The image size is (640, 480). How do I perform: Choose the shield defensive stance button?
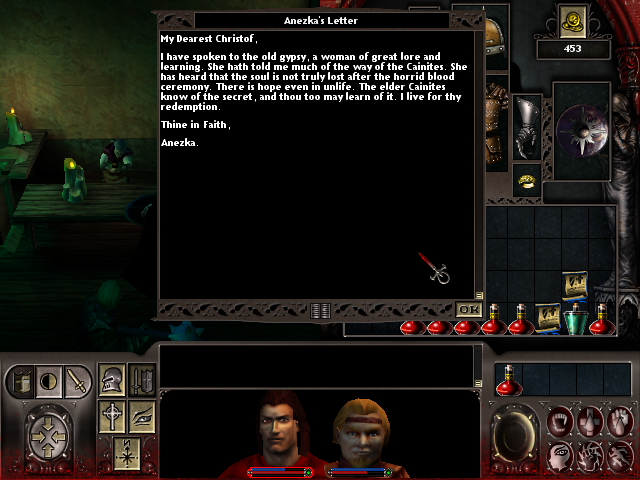click(22, 381)
